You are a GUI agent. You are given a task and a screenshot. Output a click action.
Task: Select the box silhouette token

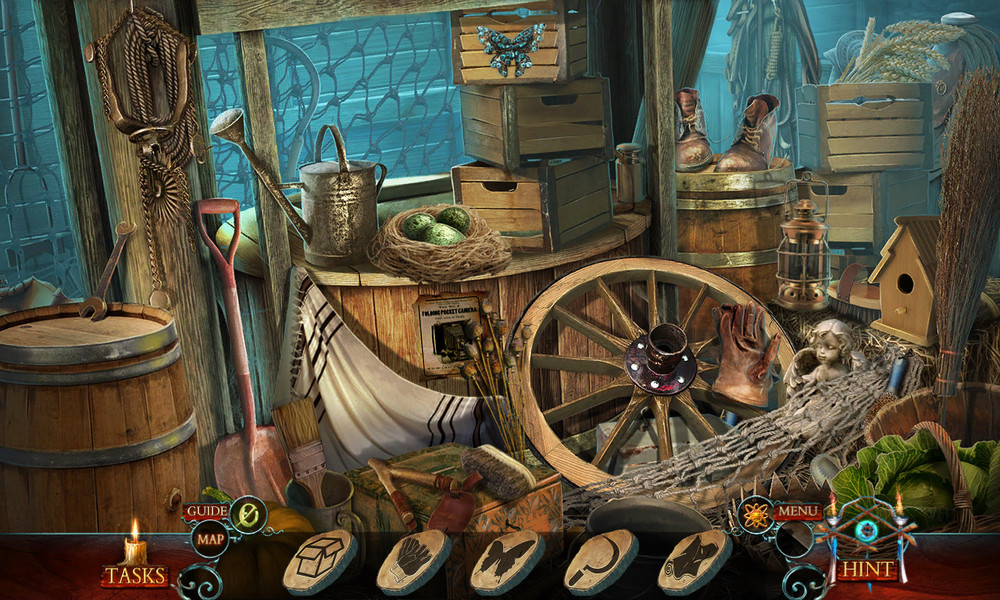[x=320, y=561]
